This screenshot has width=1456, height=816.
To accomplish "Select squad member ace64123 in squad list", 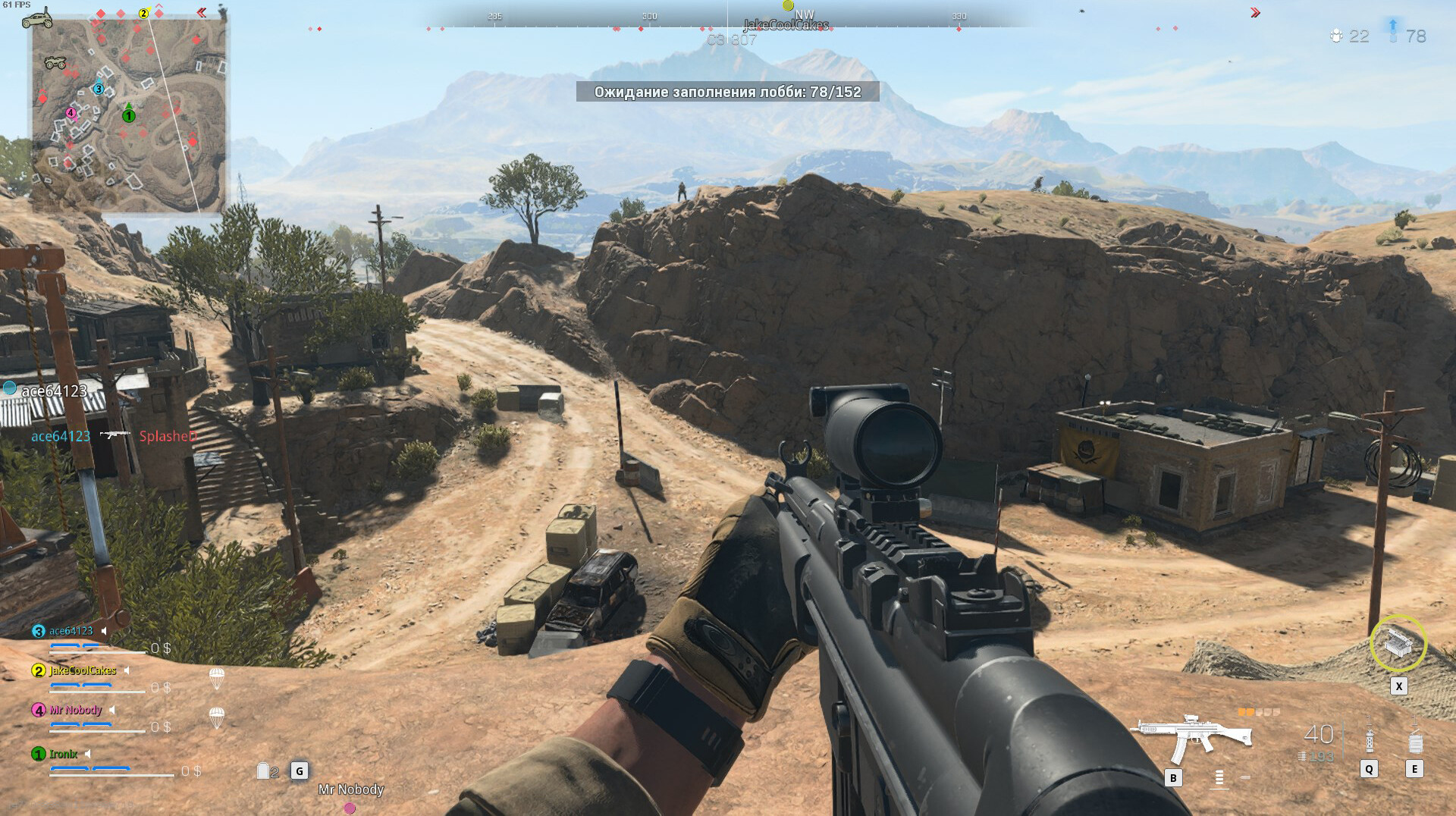I will (x=71, y=631).
